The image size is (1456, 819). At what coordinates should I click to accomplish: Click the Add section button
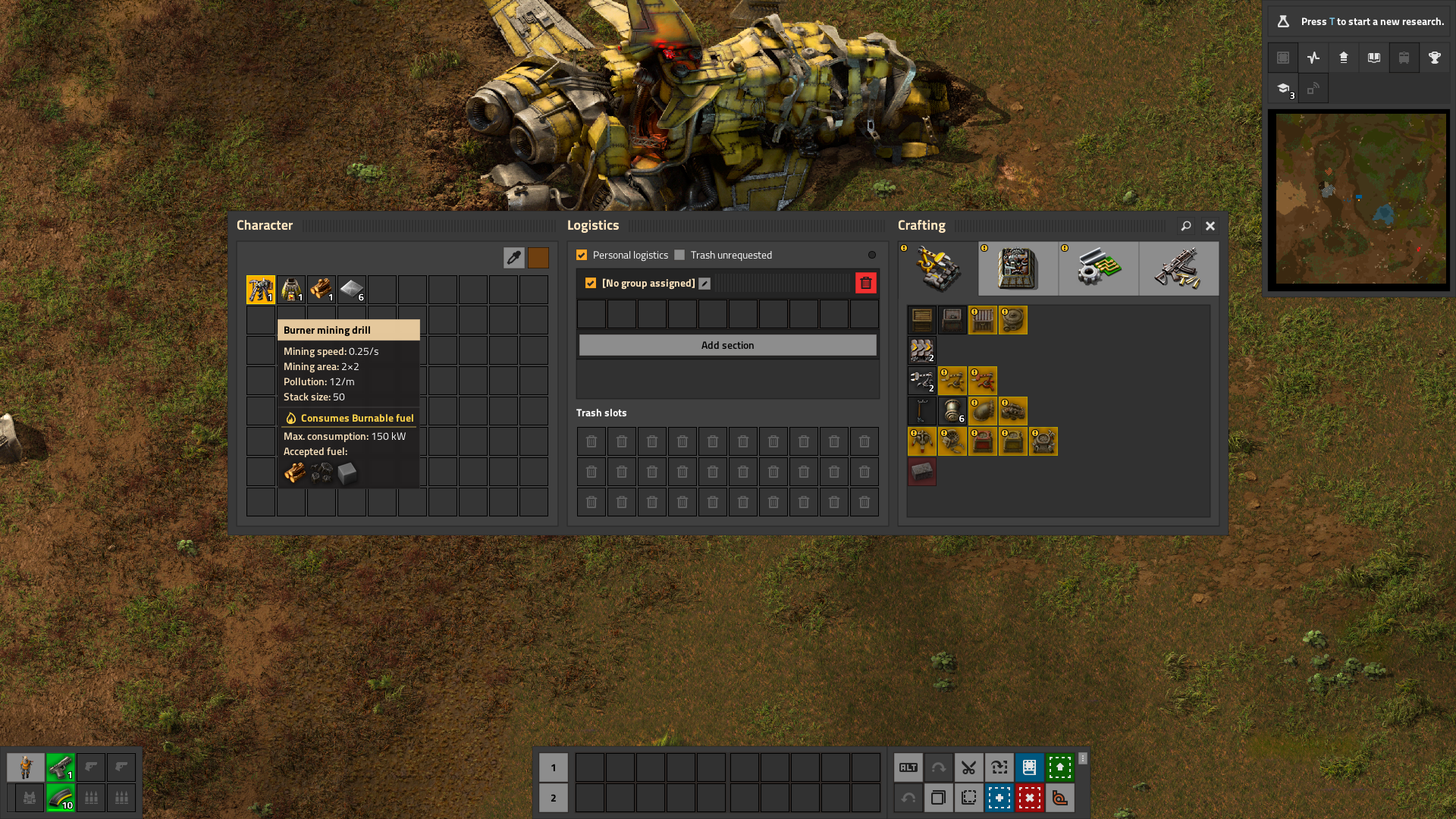pos(727,345)
